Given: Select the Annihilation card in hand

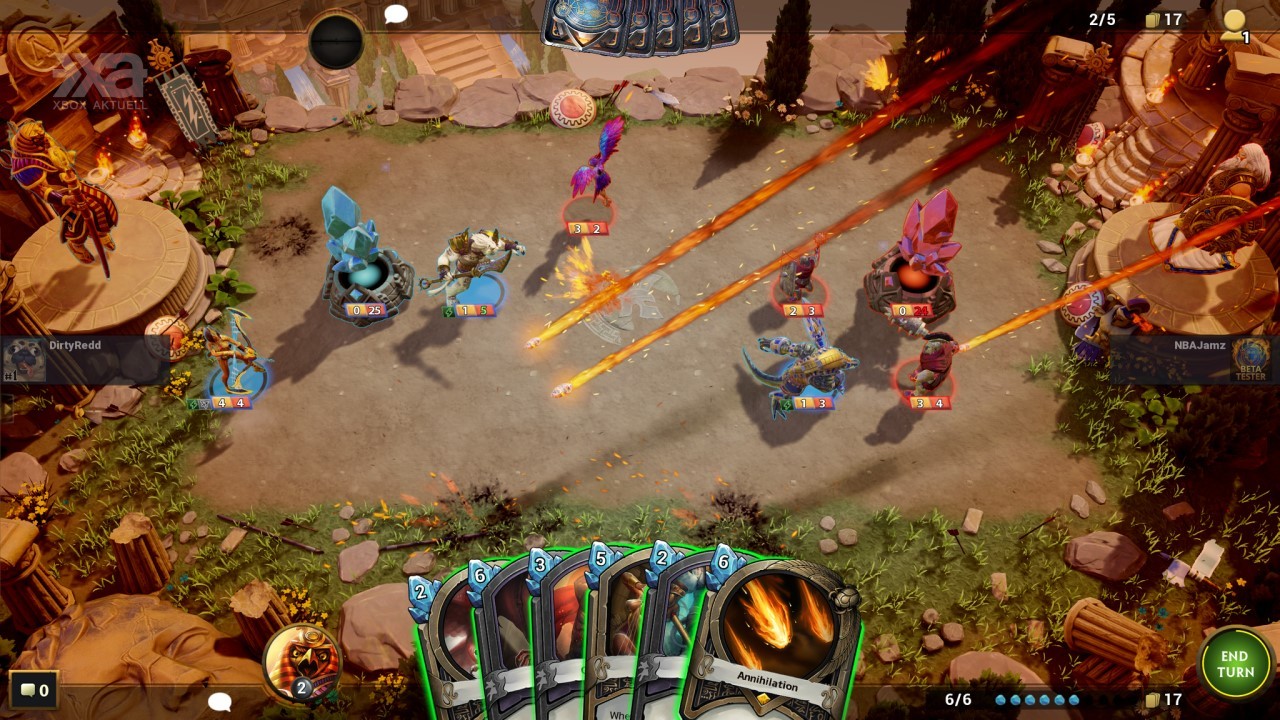Looking at the screenshot, I should pos(777,632).
